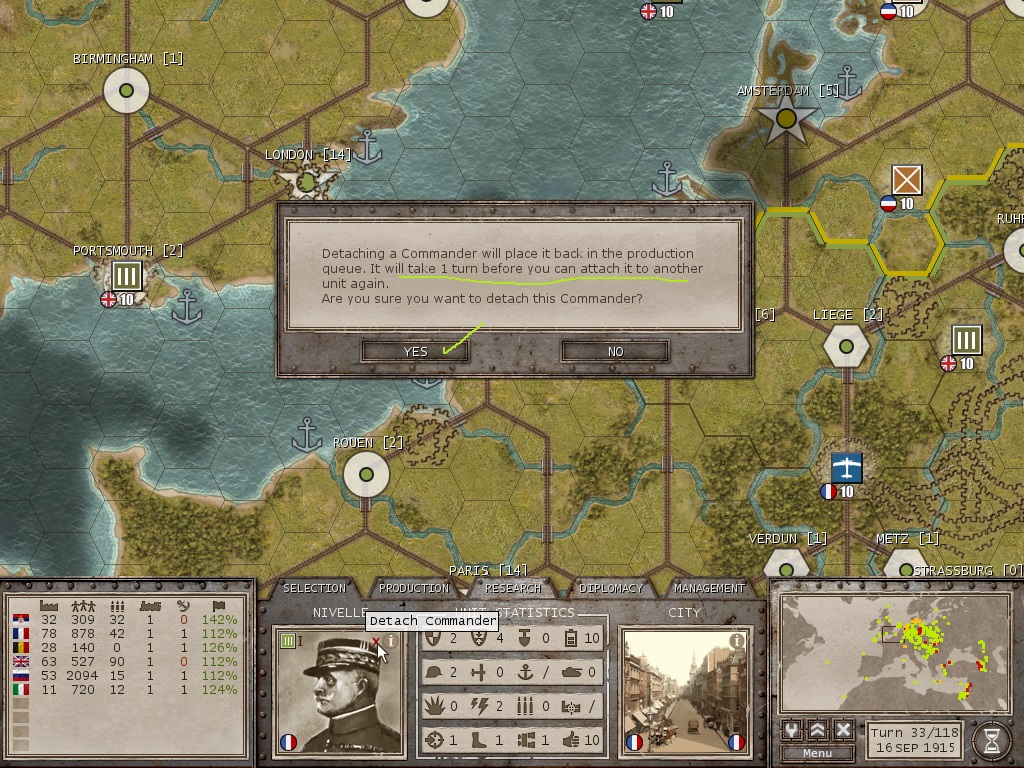Switch to the Diplomacy tab
This screenshot has height=768, width=1024.
[x=611, y=588]
